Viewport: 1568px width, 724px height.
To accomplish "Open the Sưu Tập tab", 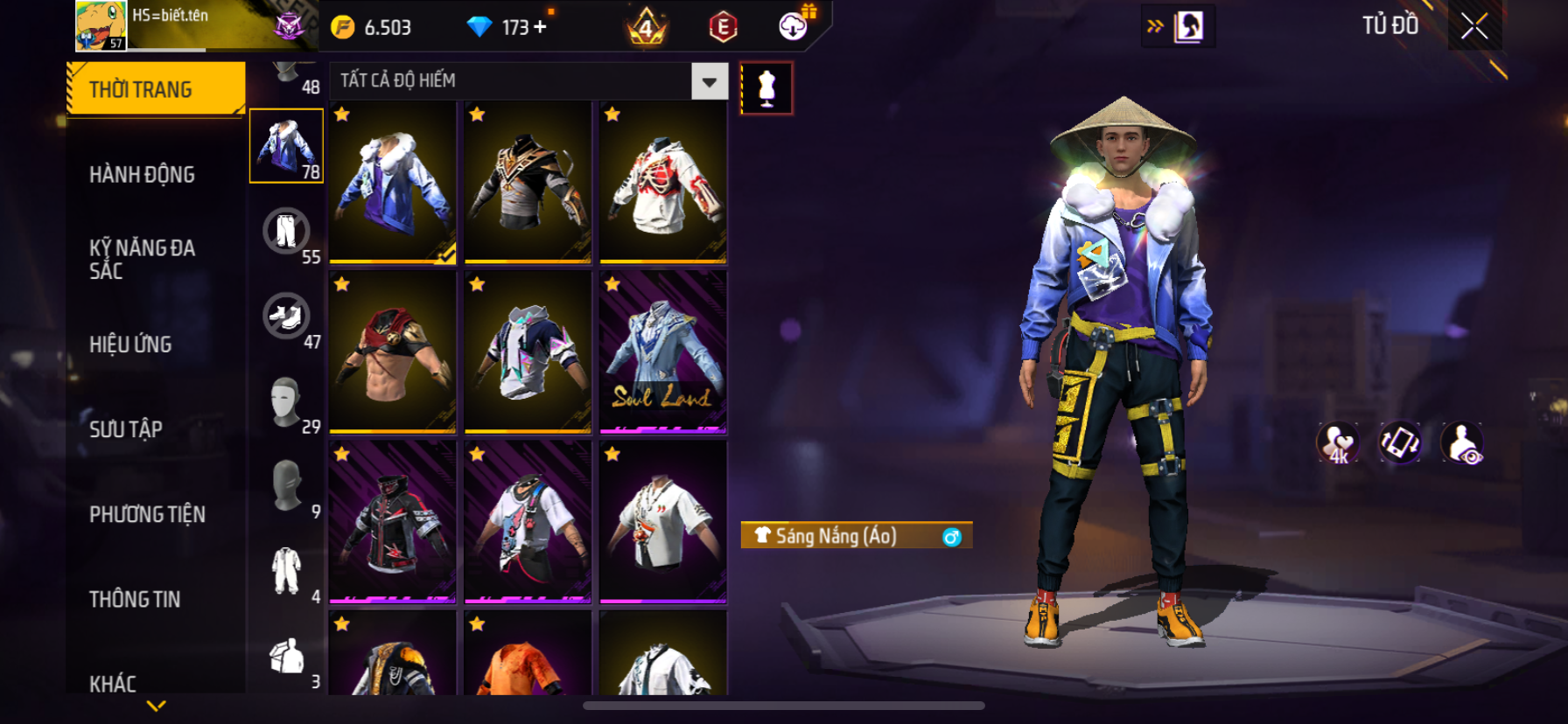I will (126, 429).
